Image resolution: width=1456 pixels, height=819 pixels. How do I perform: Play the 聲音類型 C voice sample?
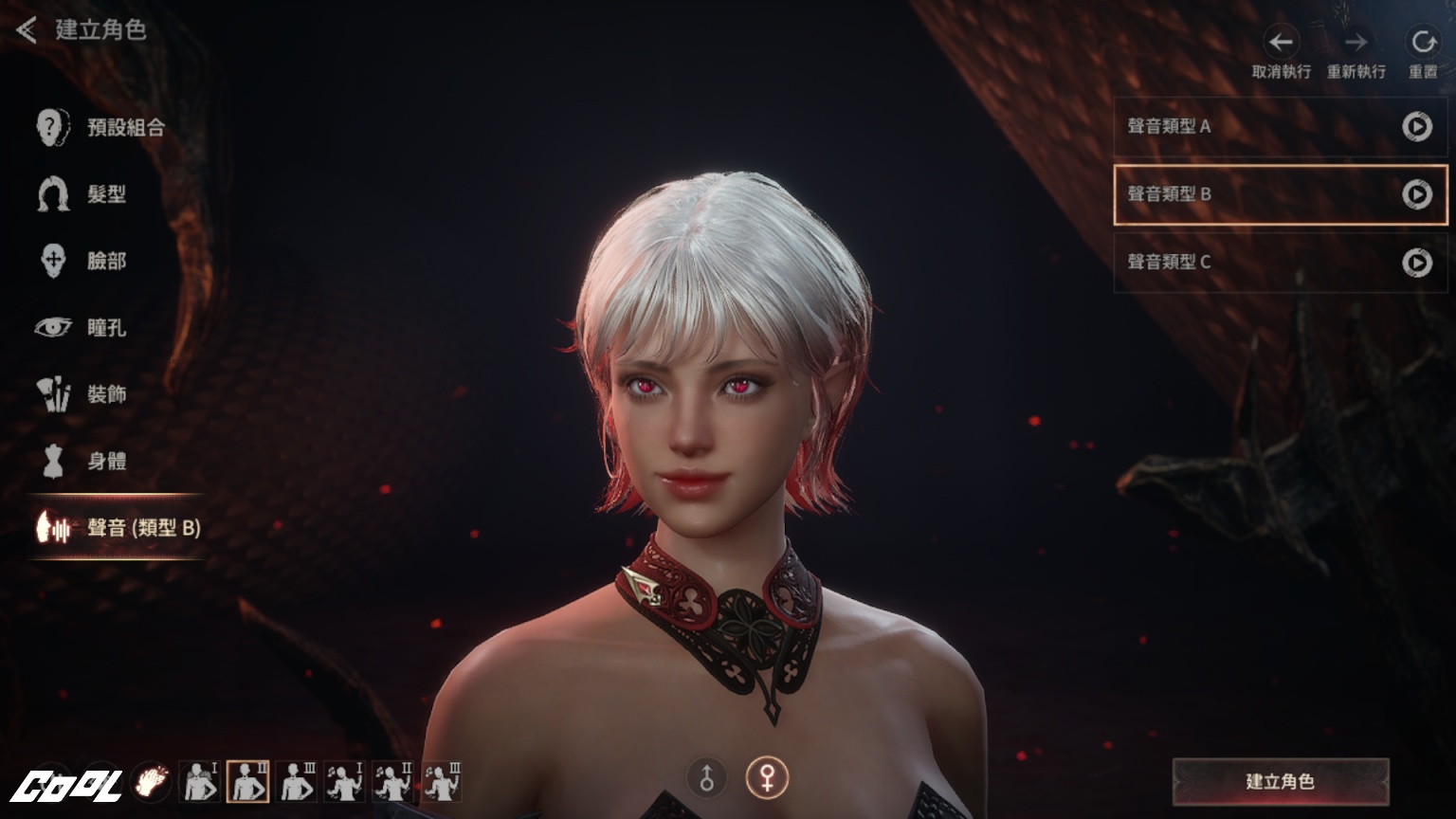1417,262
